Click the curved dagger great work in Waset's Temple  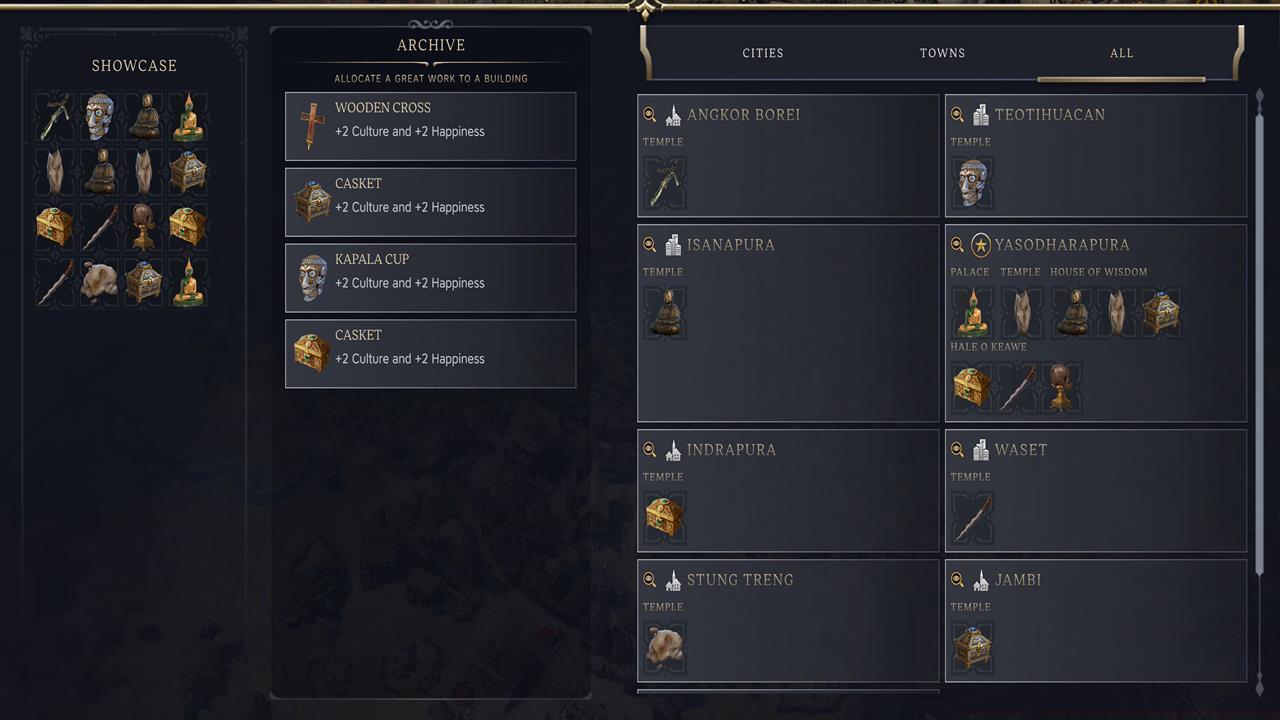[x=971, y=517]
